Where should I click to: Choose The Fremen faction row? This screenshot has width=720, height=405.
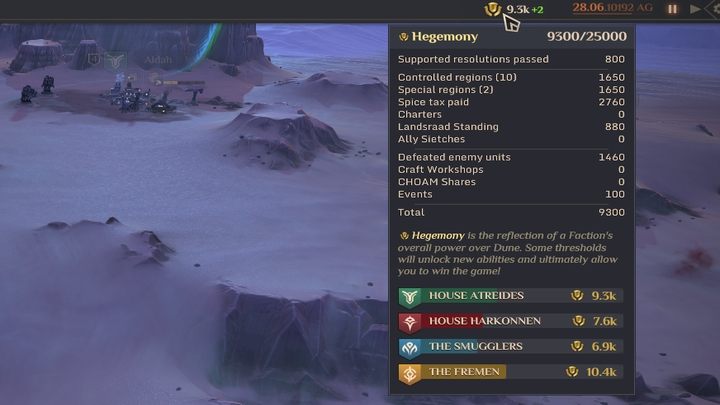pyautogui.click(x=510, y=372)
